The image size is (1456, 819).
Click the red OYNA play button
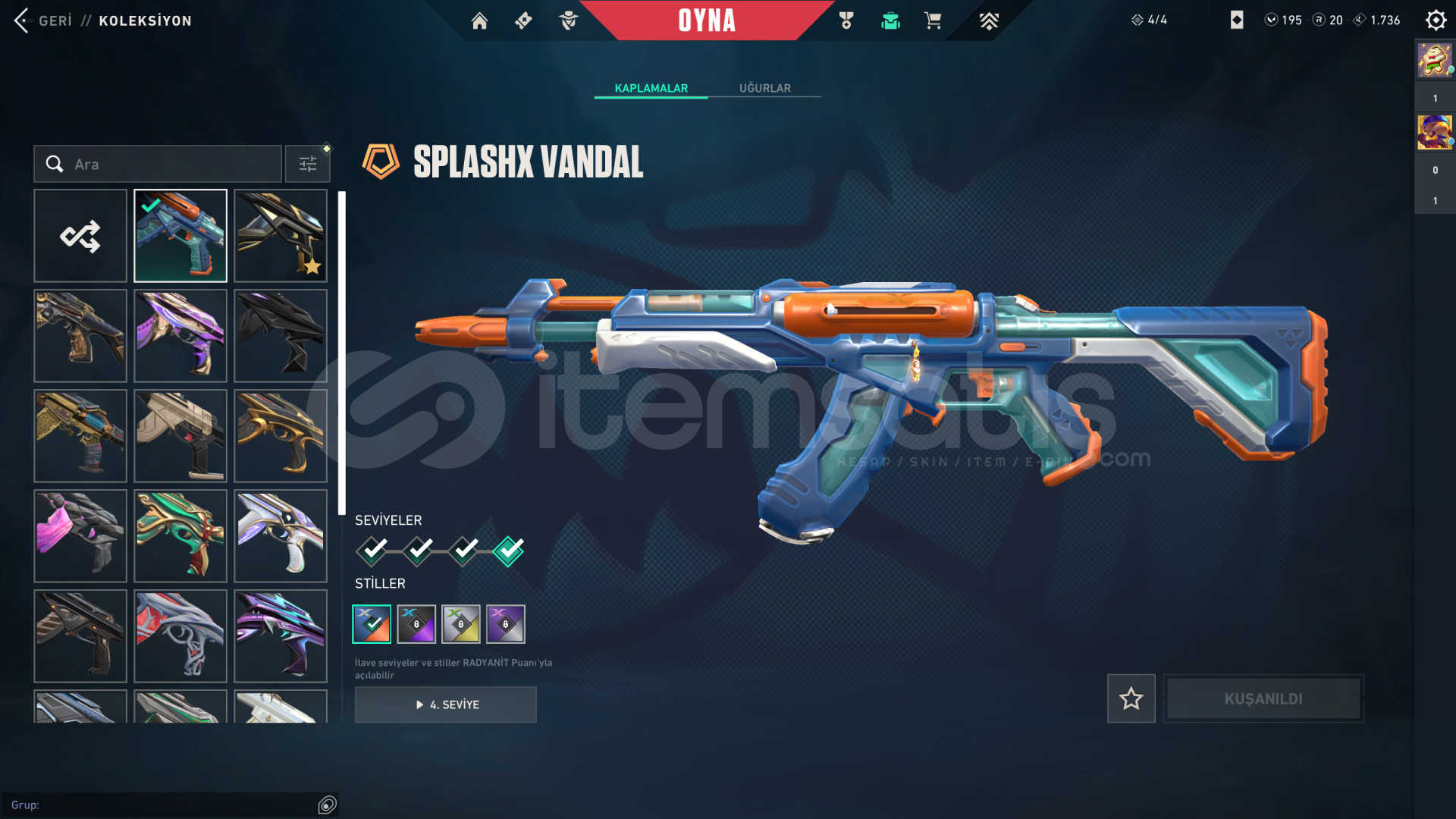click(706, 20)
